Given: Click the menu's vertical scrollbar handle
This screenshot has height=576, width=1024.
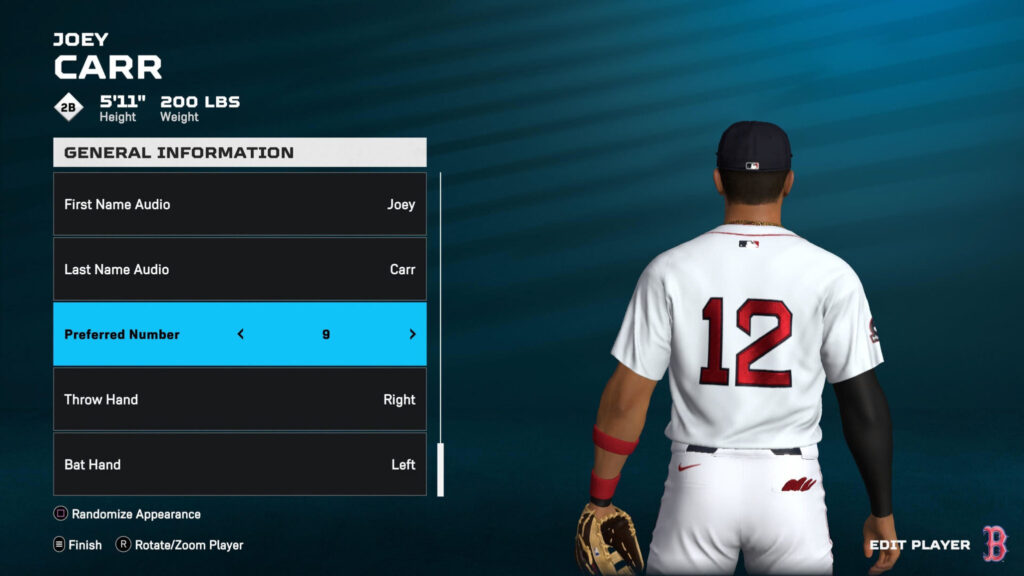Looking at the screenshot, I should [x=440, y=468].
